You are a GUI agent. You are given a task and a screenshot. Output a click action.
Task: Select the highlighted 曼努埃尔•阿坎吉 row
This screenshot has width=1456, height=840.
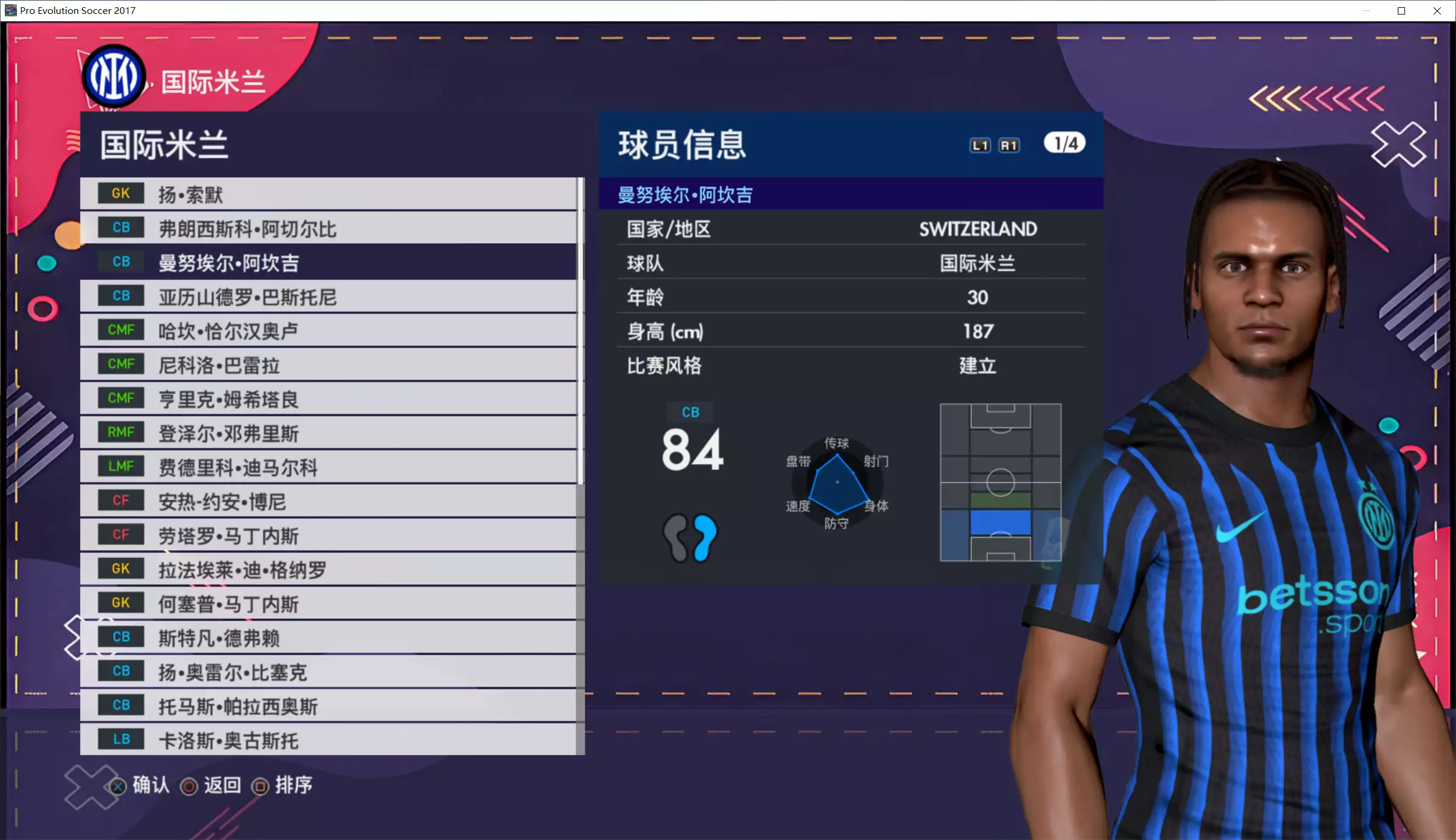(327, 262)
